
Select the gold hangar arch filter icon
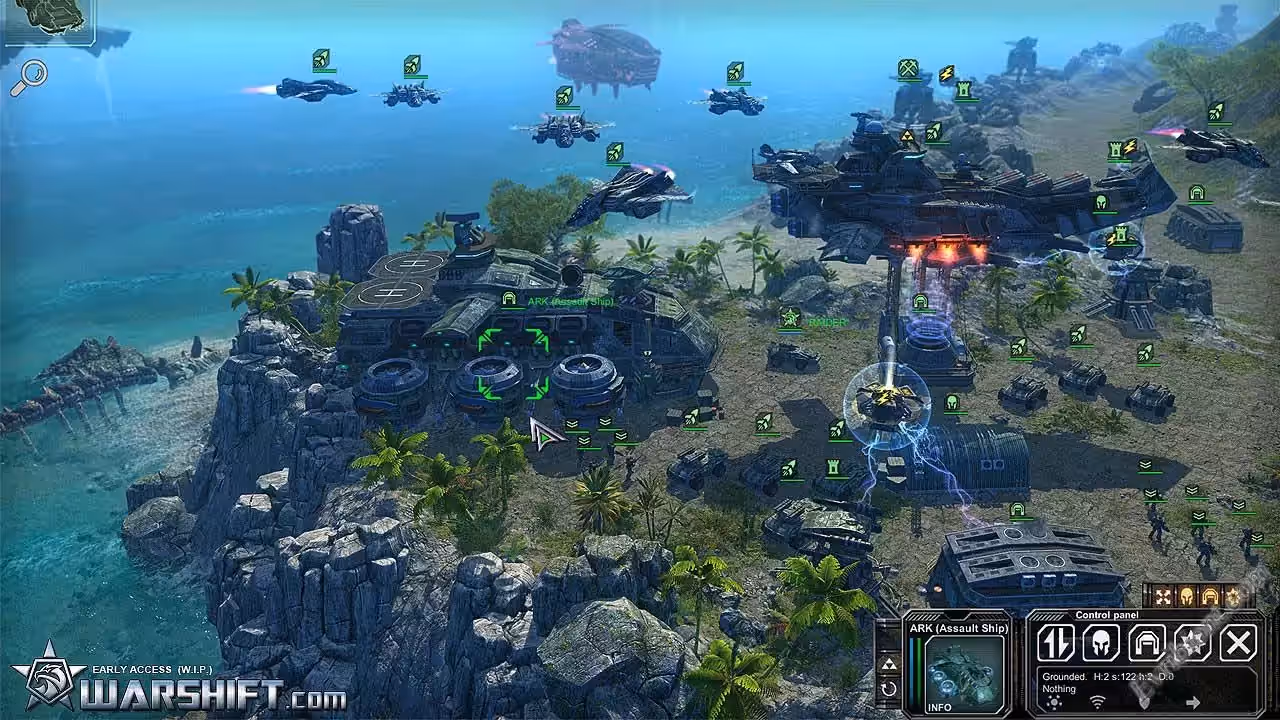(1209, 597)
